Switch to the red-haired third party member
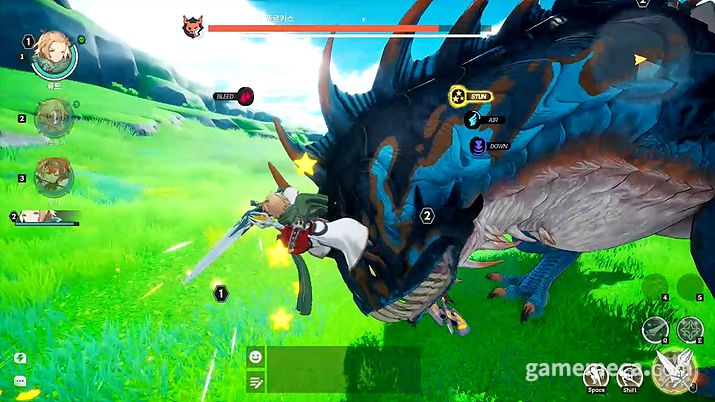Image resolution: width=715 pixels, height=402 pixels. 52,176
